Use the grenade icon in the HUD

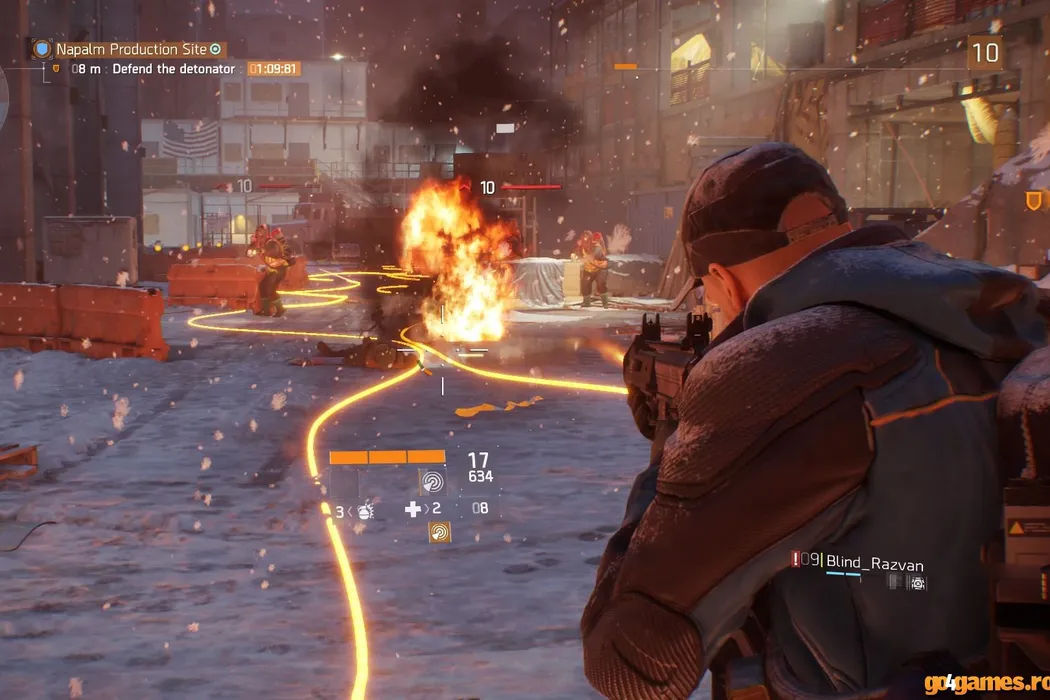click(x=366, y=511)
